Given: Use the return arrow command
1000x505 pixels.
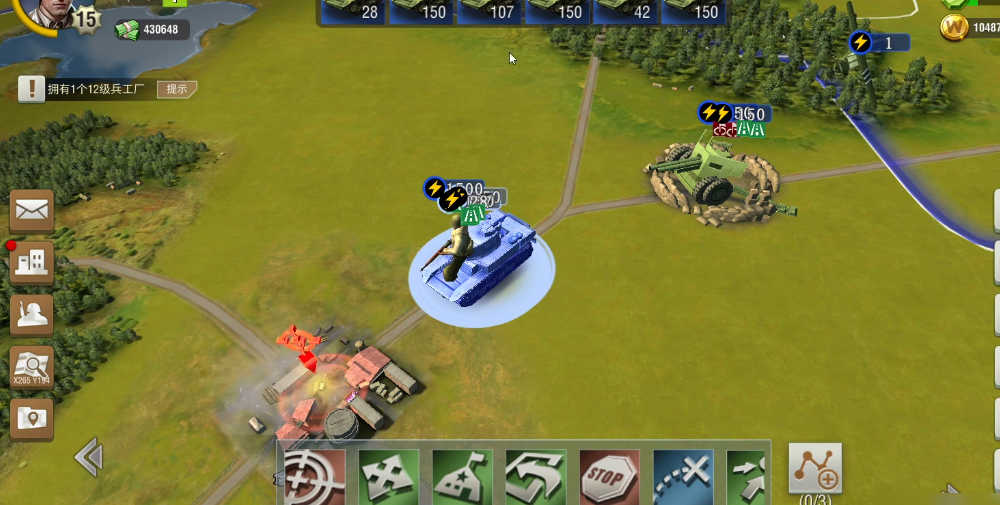Looking at the screenshot, I should point(536,477).
